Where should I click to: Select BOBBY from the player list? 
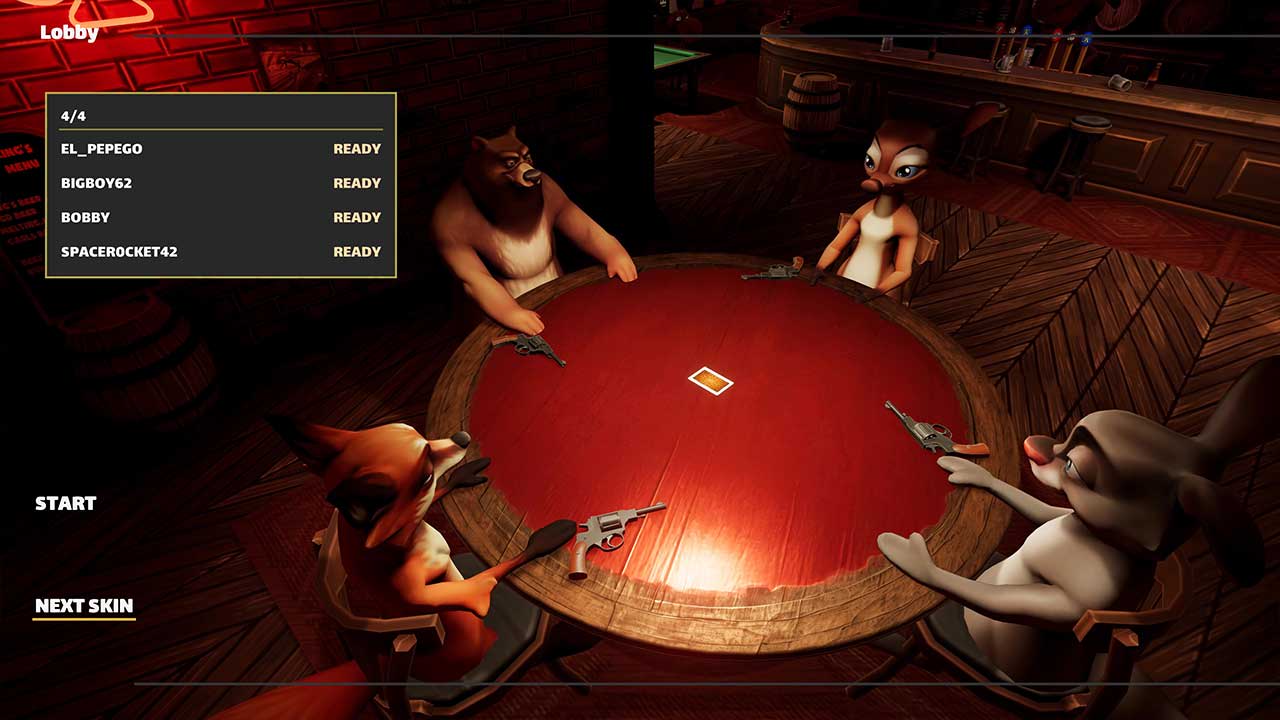[85, 217]
